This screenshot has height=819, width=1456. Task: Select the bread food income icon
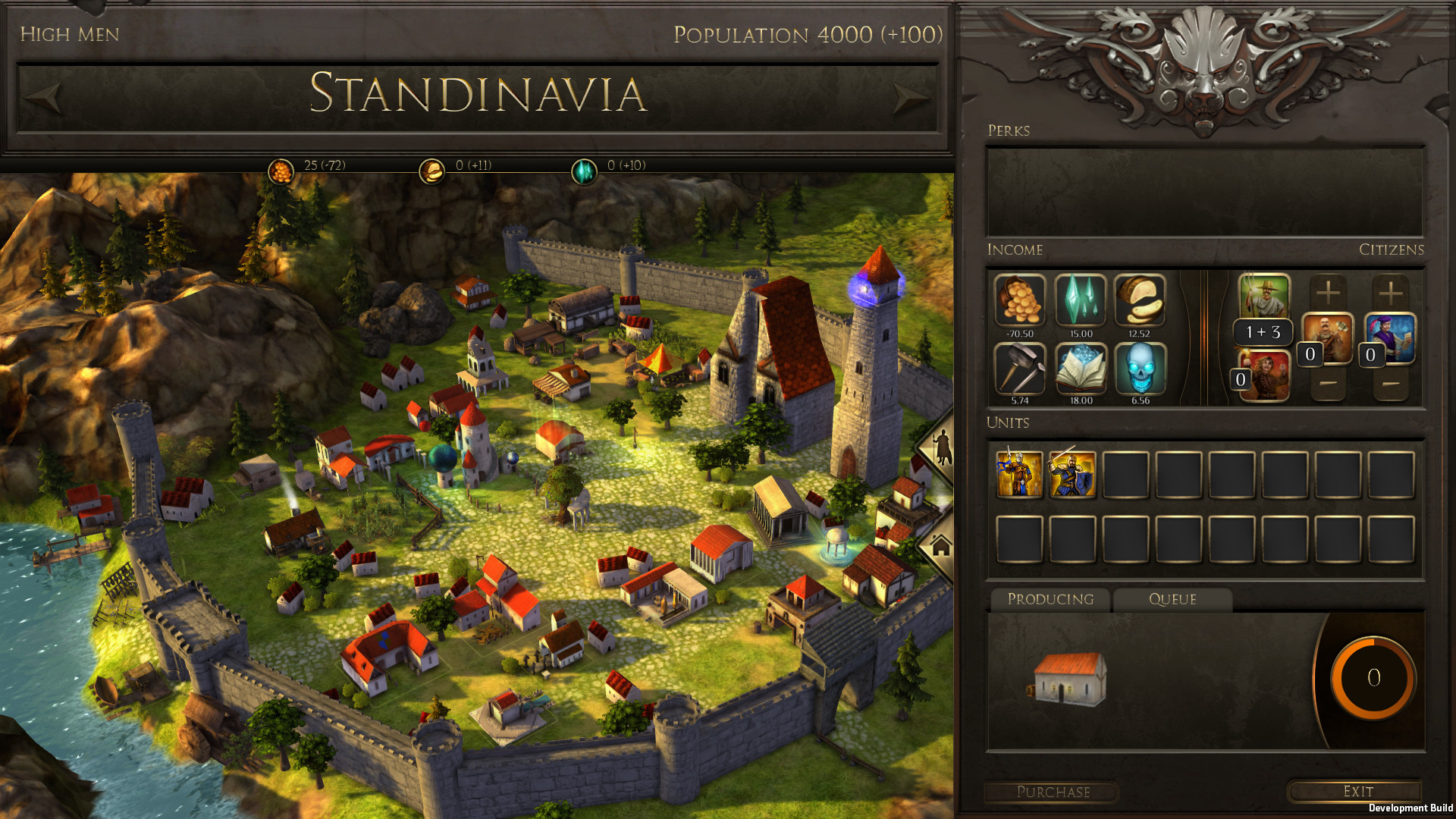click(x=1141, y=302)
